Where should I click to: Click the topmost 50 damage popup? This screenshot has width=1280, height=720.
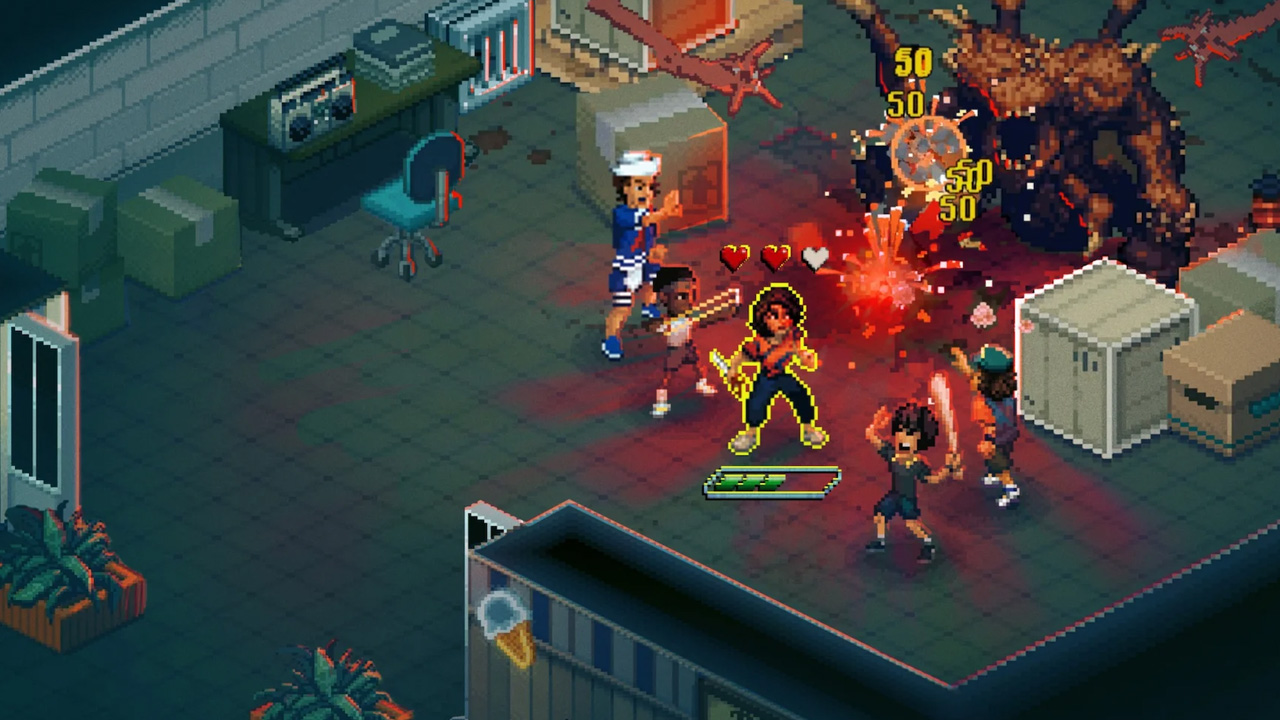click(x=913, y=63)
